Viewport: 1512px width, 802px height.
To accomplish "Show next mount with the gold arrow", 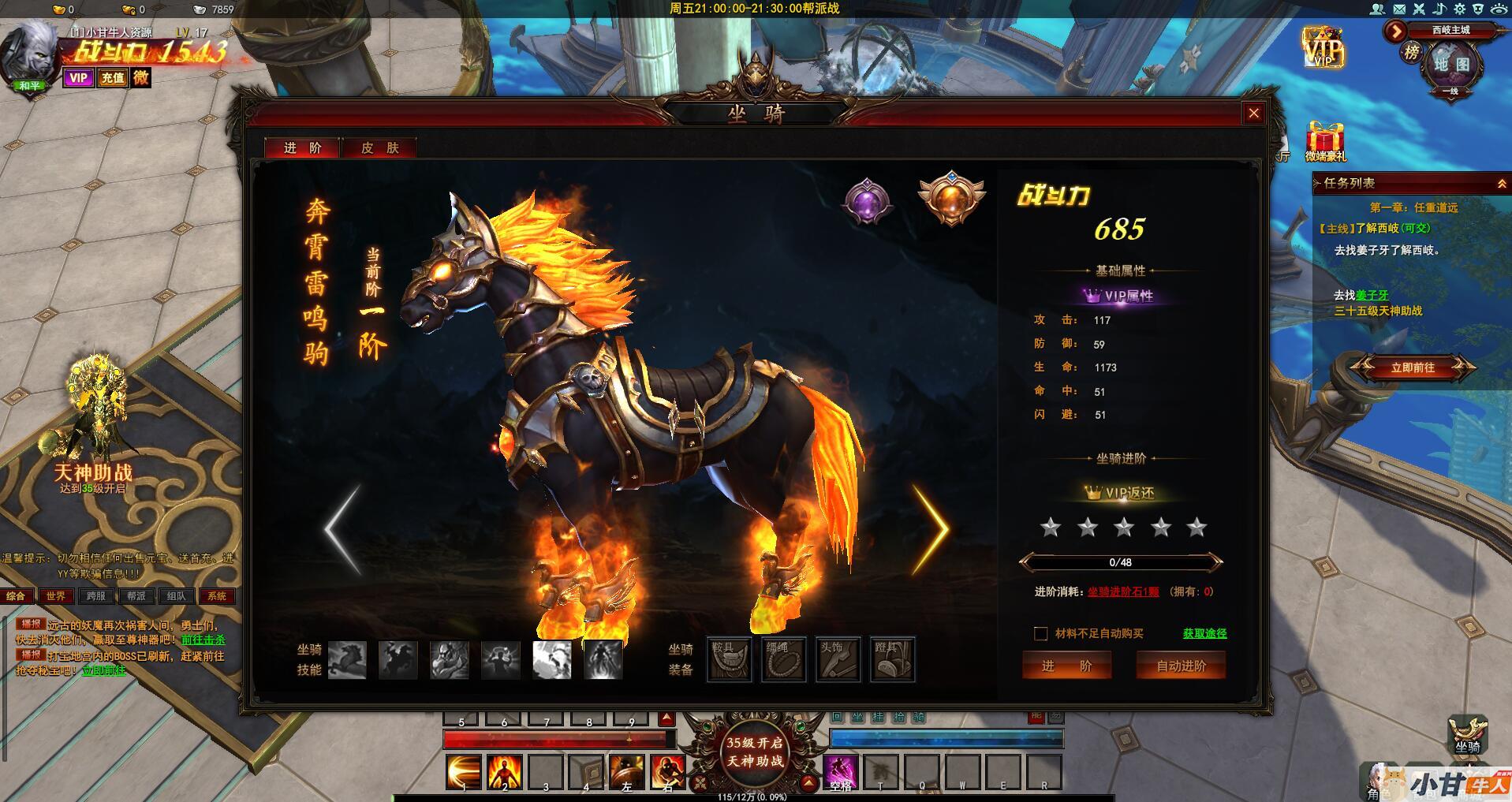I will pyautogui.click(x=931, y=528).
